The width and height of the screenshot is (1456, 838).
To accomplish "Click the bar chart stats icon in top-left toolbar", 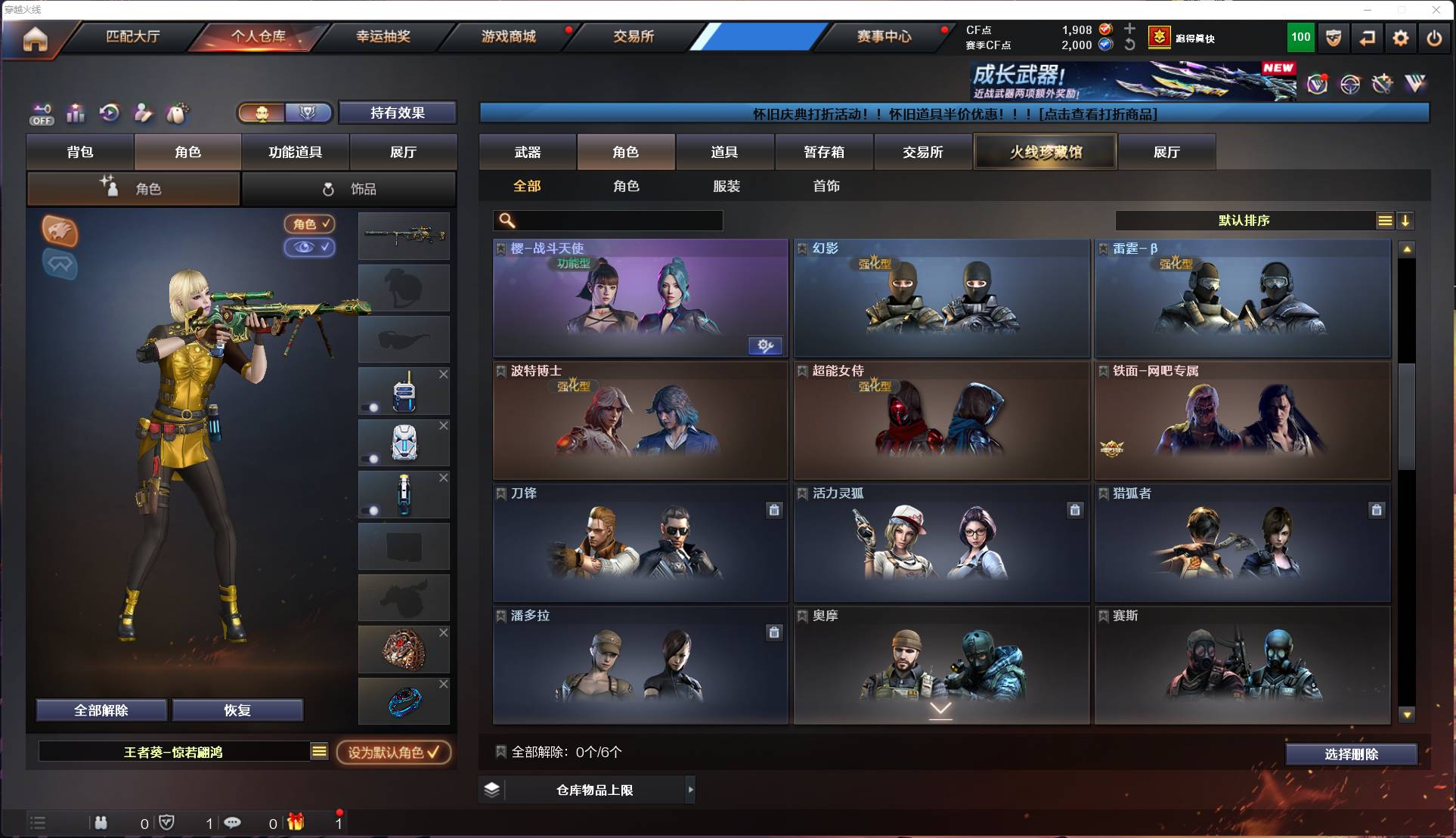I will [76, 113].
